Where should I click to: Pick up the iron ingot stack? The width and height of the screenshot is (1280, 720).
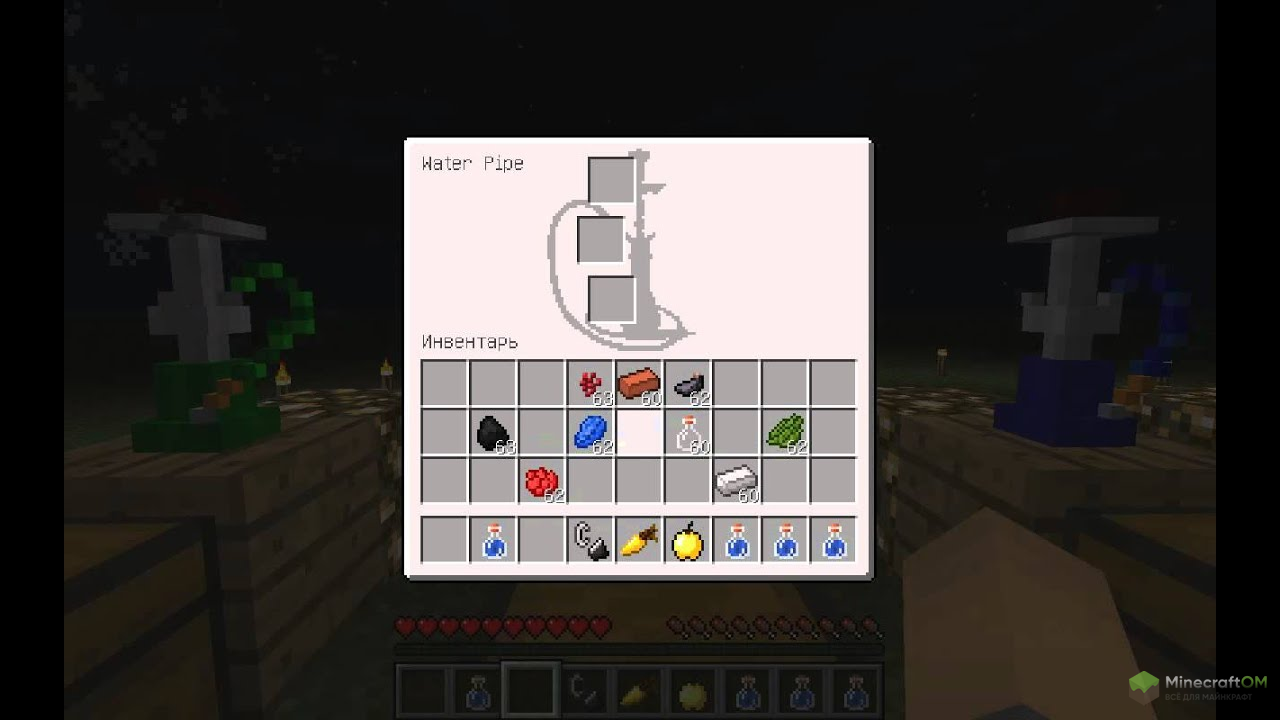(737, 482)
